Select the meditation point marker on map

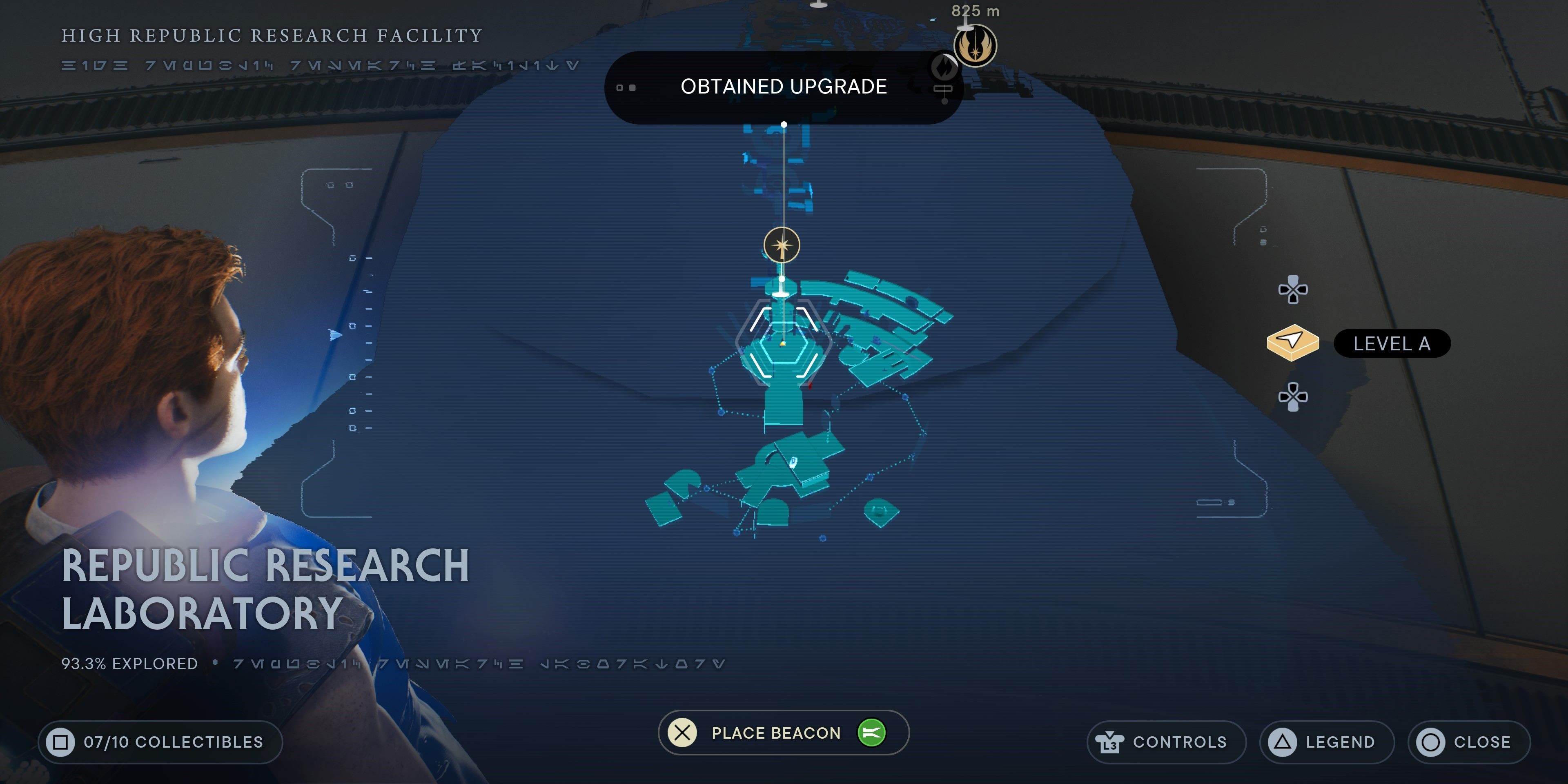pyautogui.click(x=782, y=245)
